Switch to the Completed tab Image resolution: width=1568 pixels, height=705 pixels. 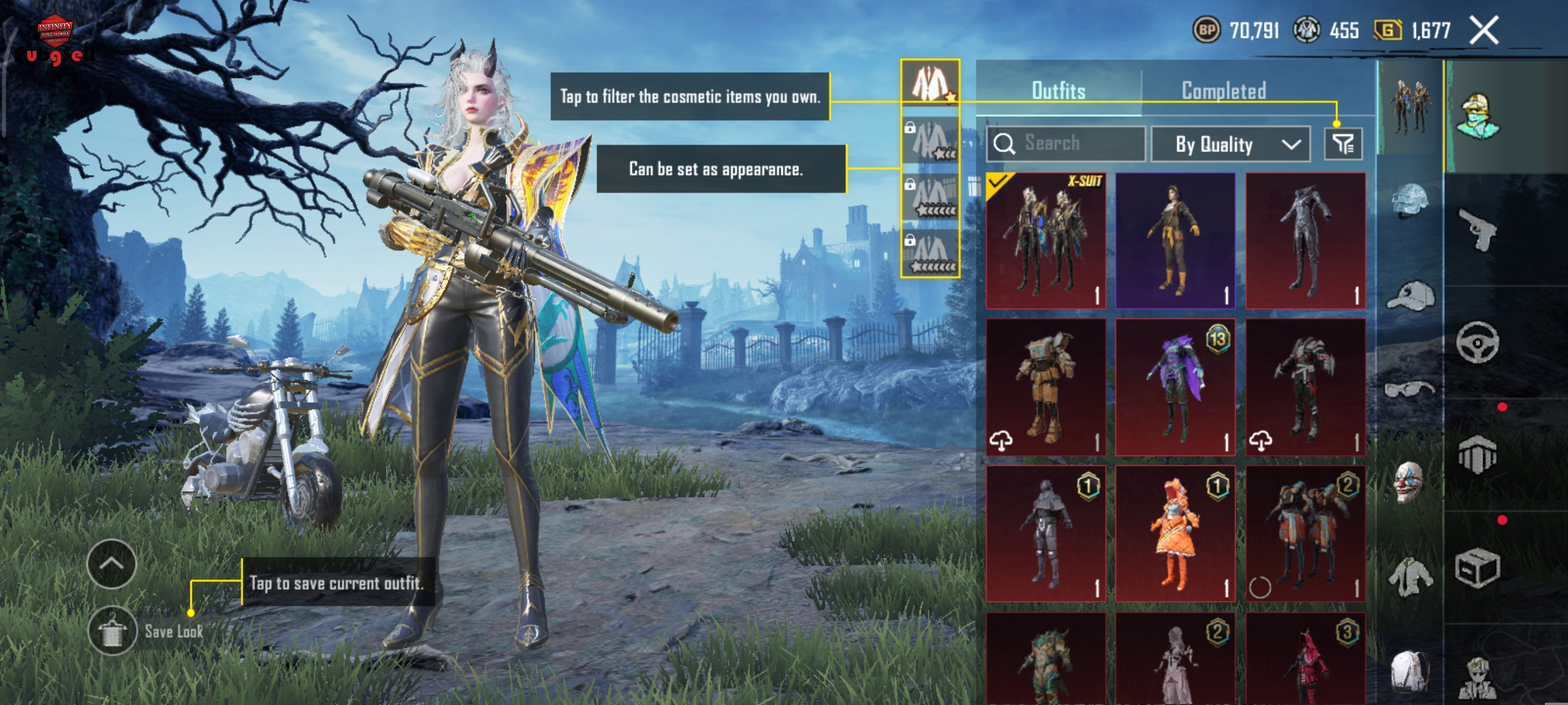click(1223, 91)
